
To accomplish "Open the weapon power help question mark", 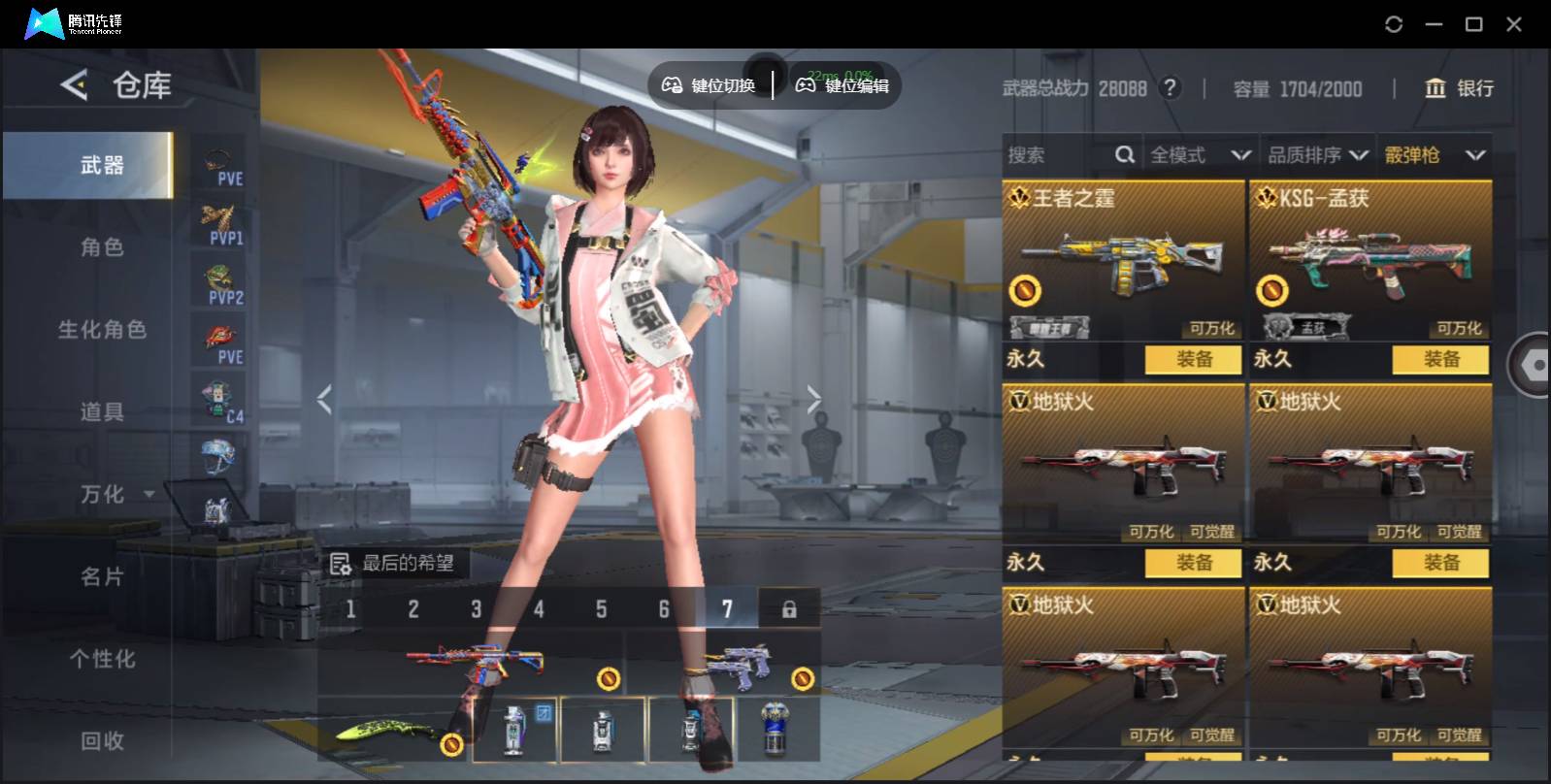I will click(x=1171, y=88).
